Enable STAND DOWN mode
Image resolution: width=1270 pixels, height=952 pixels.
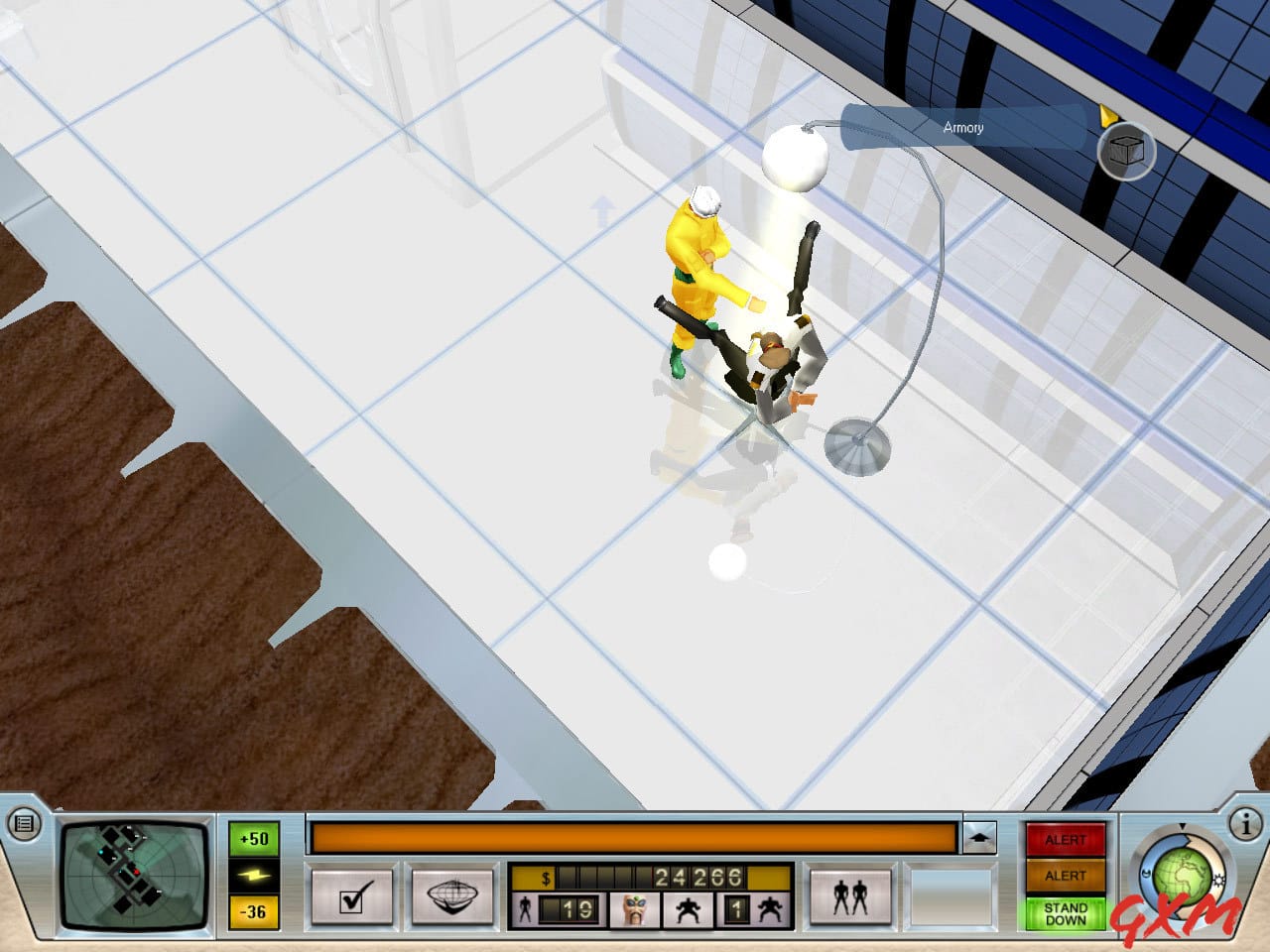(x=1065, y=913)
